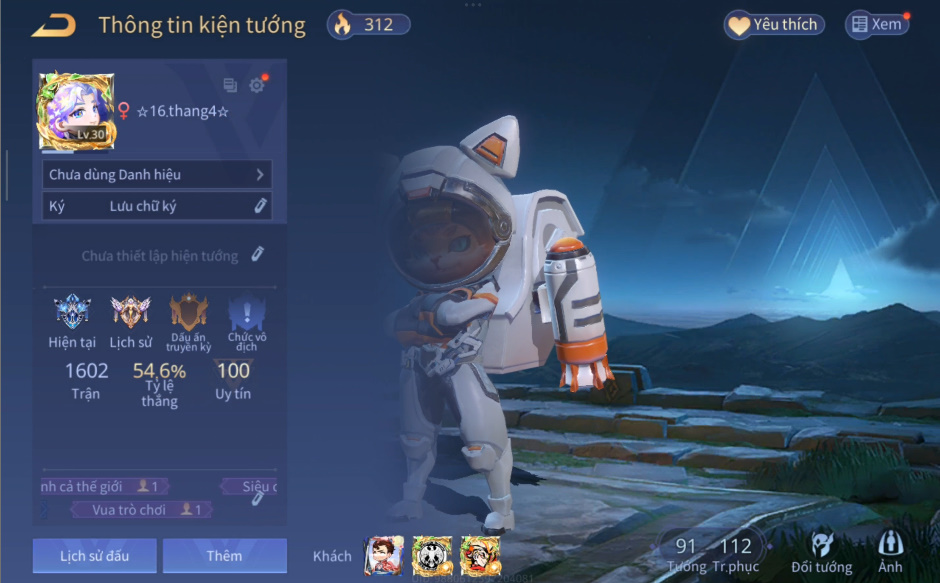
Task: Go back using the top-left arrow
Action: [x=54, y=25]
